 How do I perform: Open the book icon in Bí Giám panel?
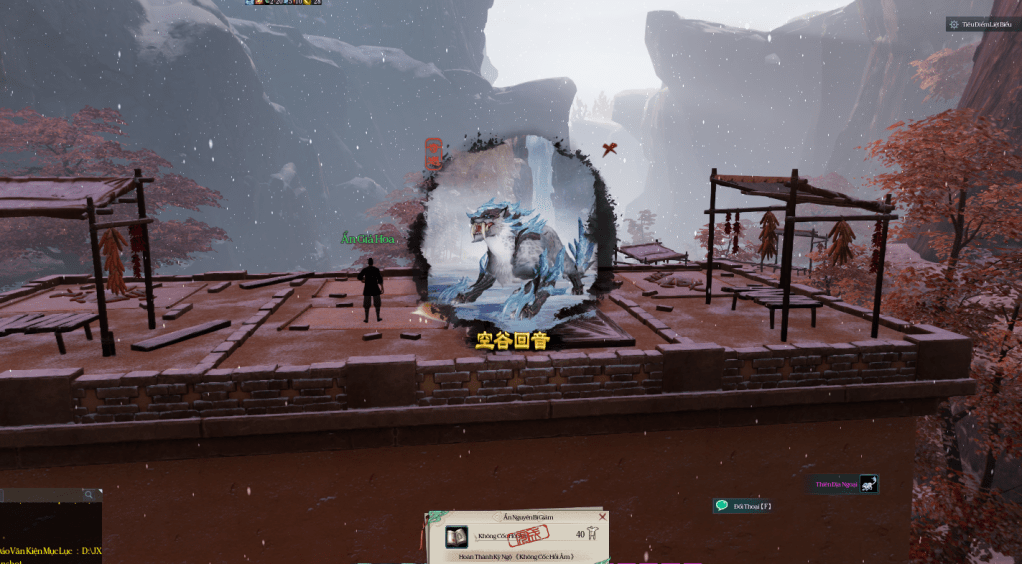click(x=456, y=537)
